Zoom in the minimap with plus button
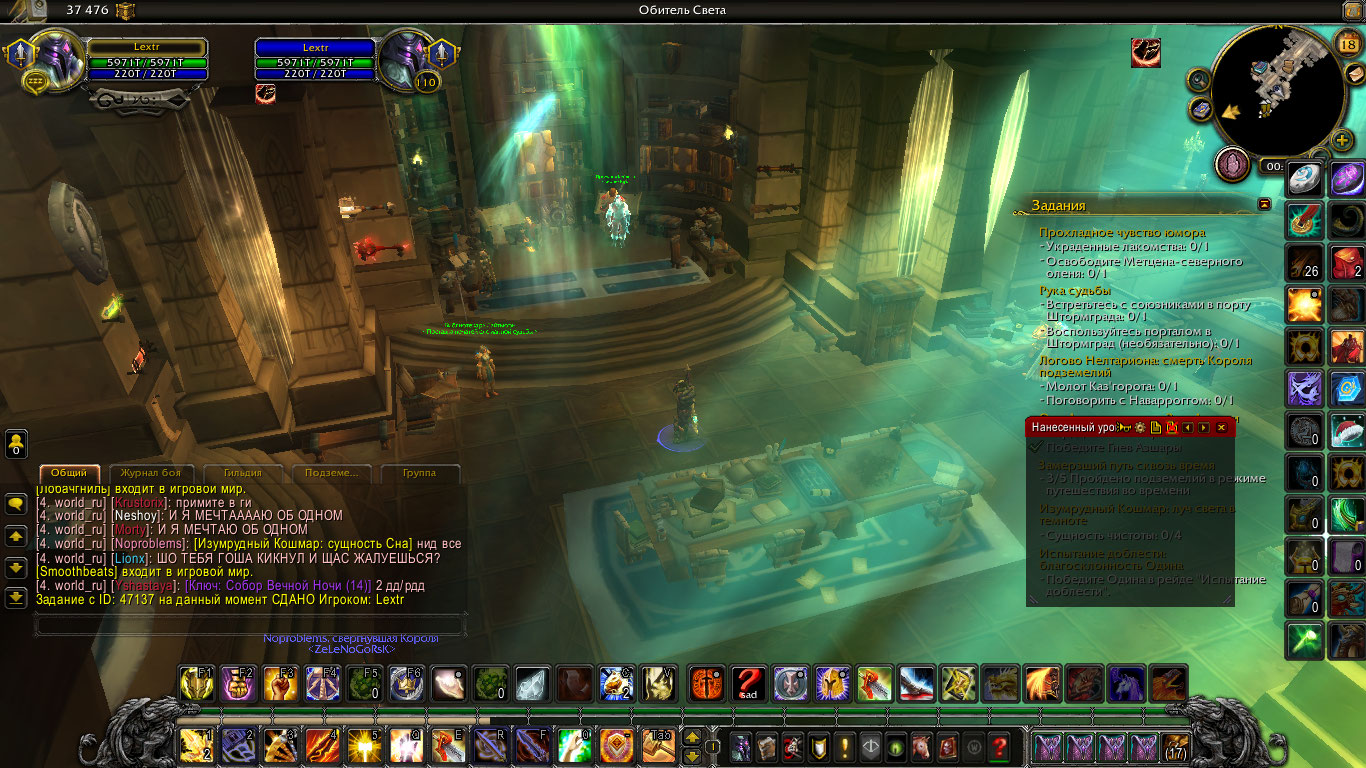 pyautogui.click(x=1343, y=139)
